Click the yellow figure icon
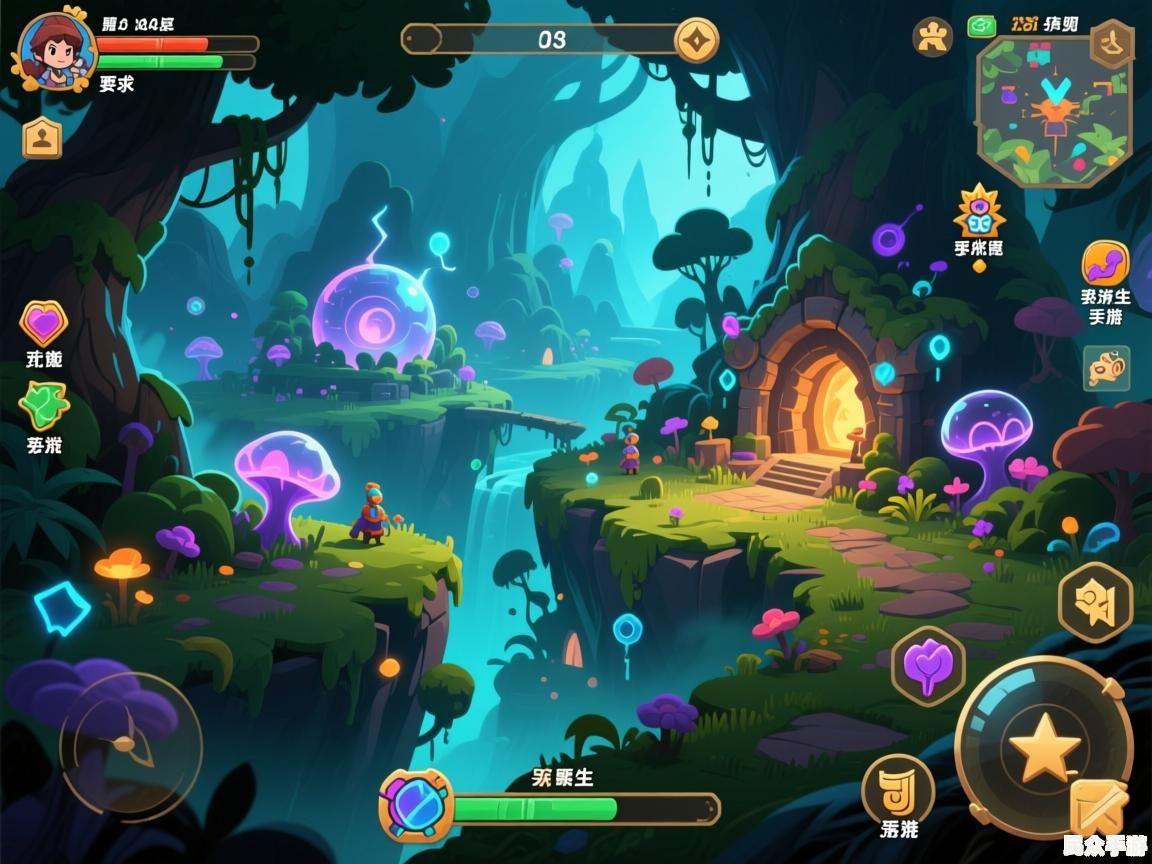The height and width of the screenshot is (864, 1152). pyautogui.click(x=932, y=37)
